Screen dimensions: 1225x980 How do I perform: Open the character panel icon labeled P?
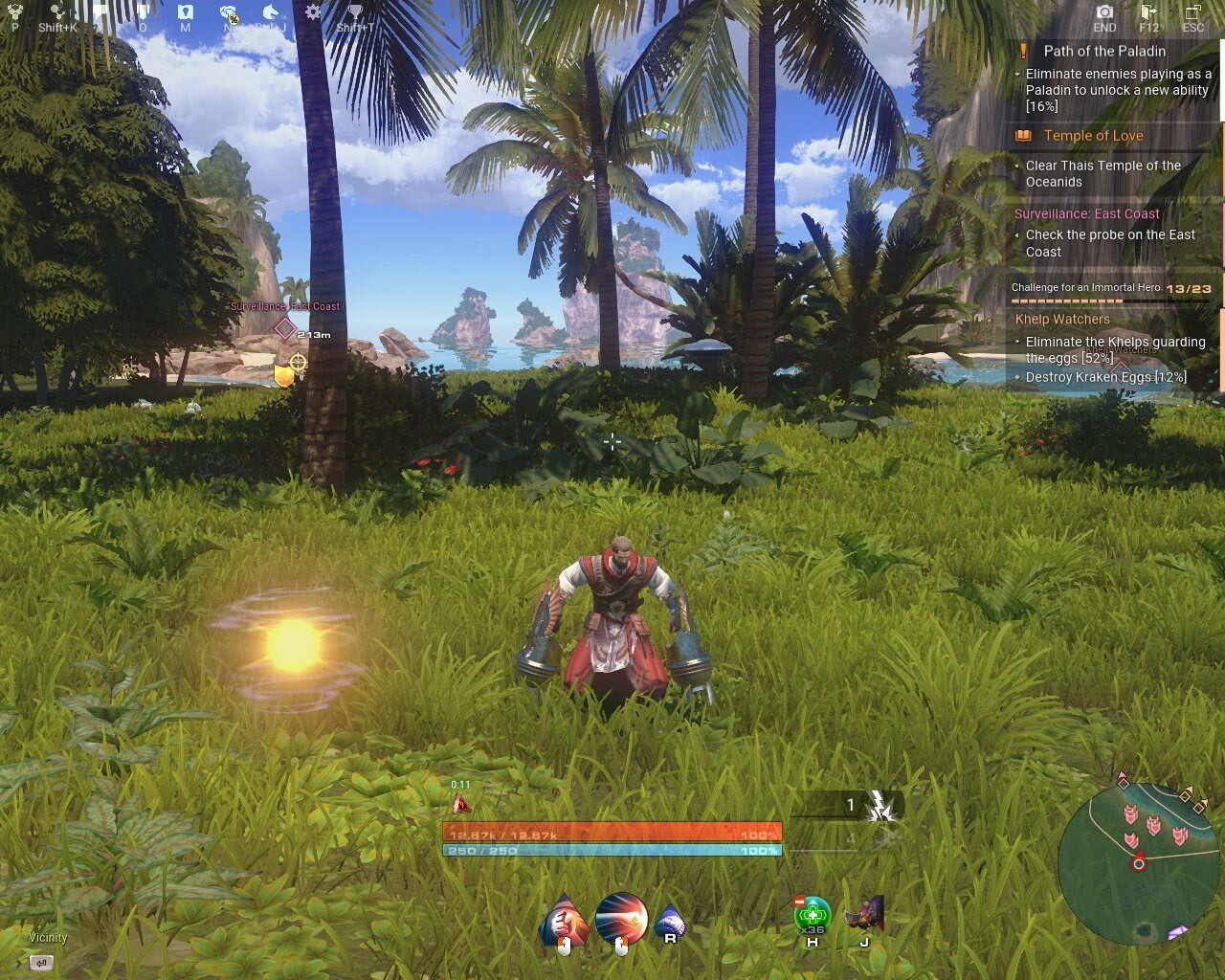click(14, 11)
